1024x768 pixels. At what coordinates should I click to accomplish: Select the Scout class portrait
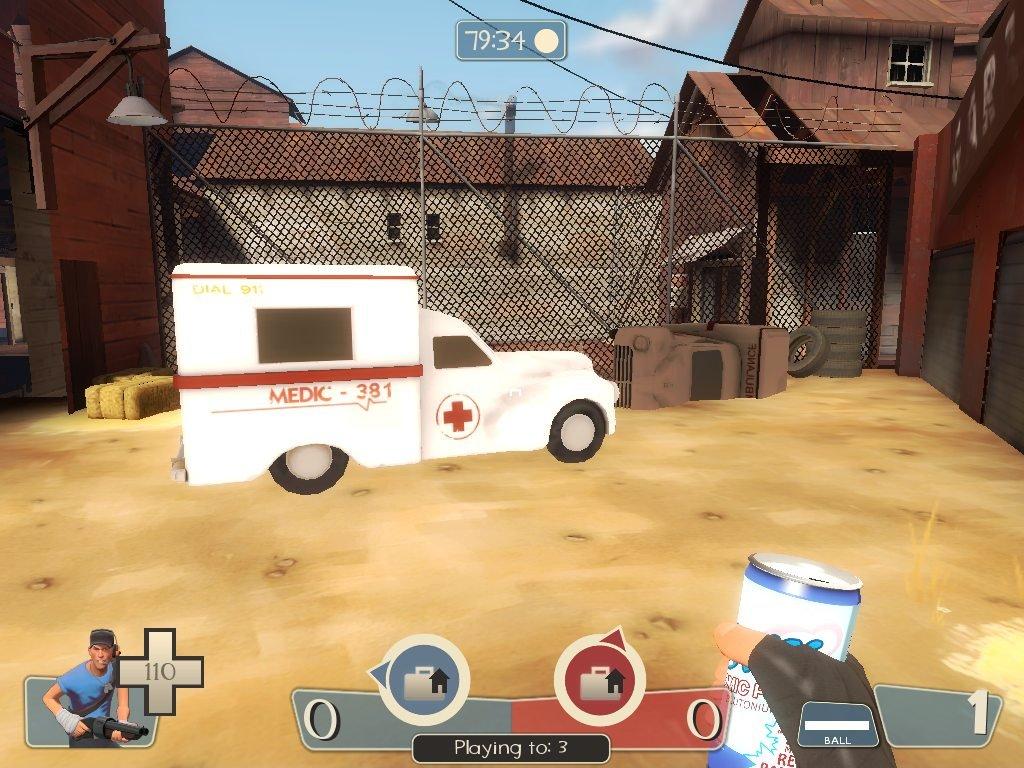88,688
